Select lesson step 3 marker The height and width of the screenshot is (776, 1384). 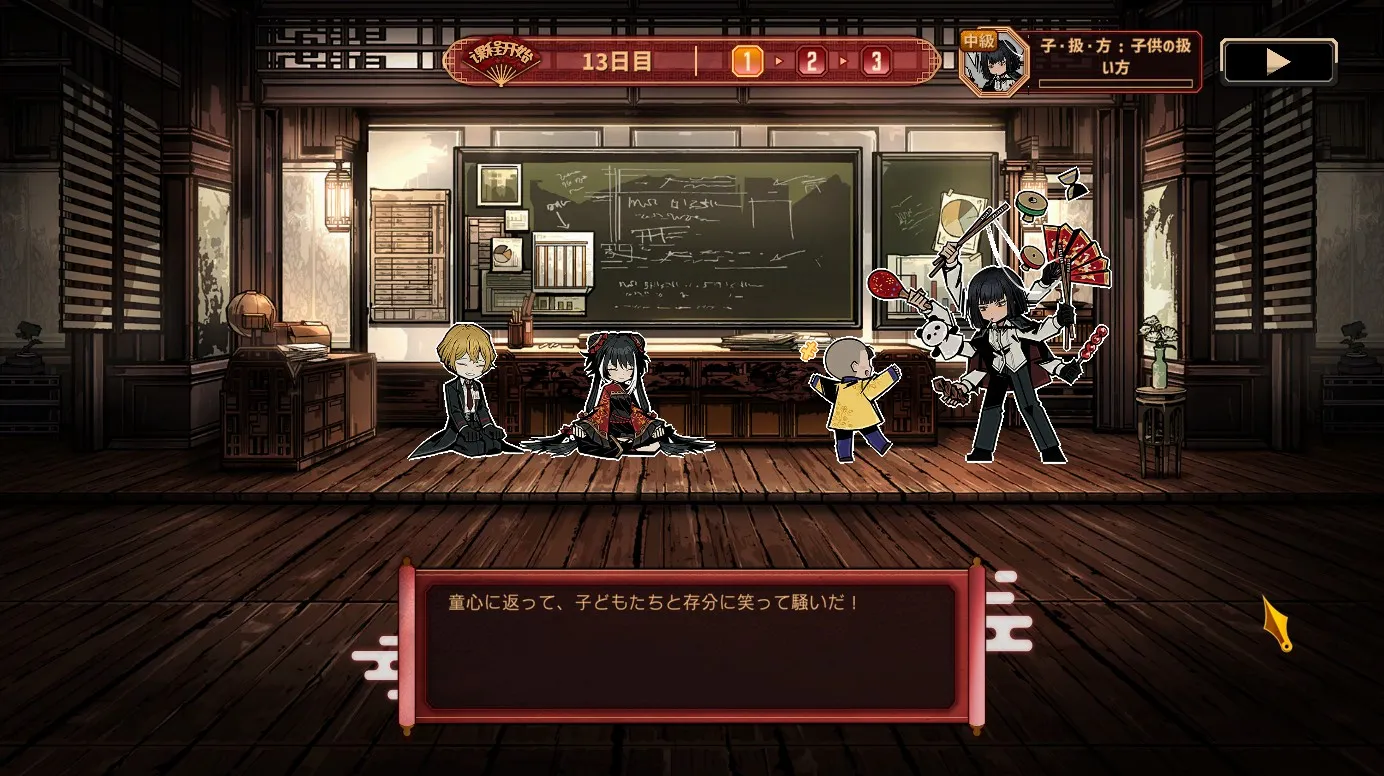pyautogui.click(x=876, y=62)
